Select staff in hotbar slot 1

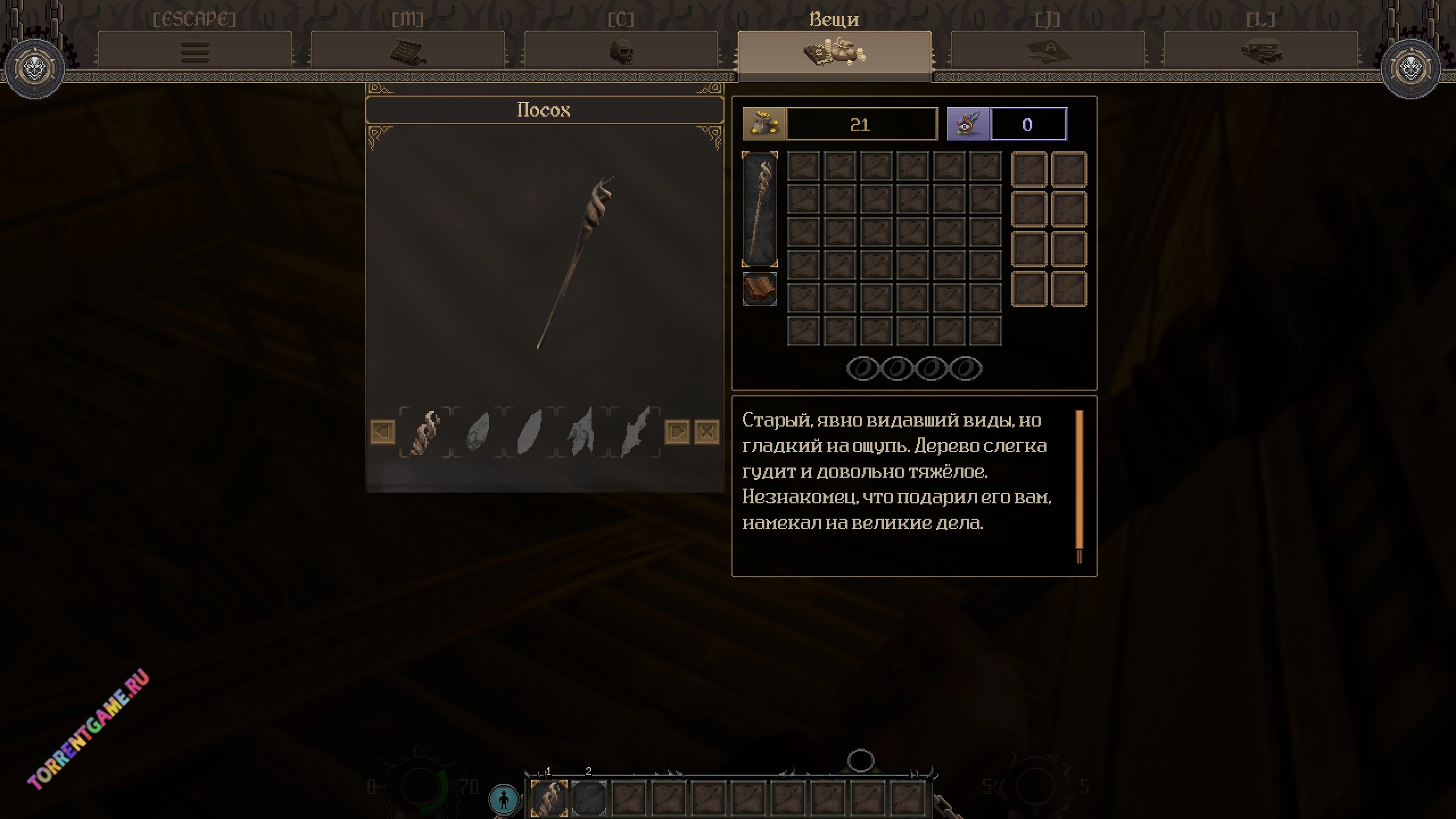[x=549, y=798]
